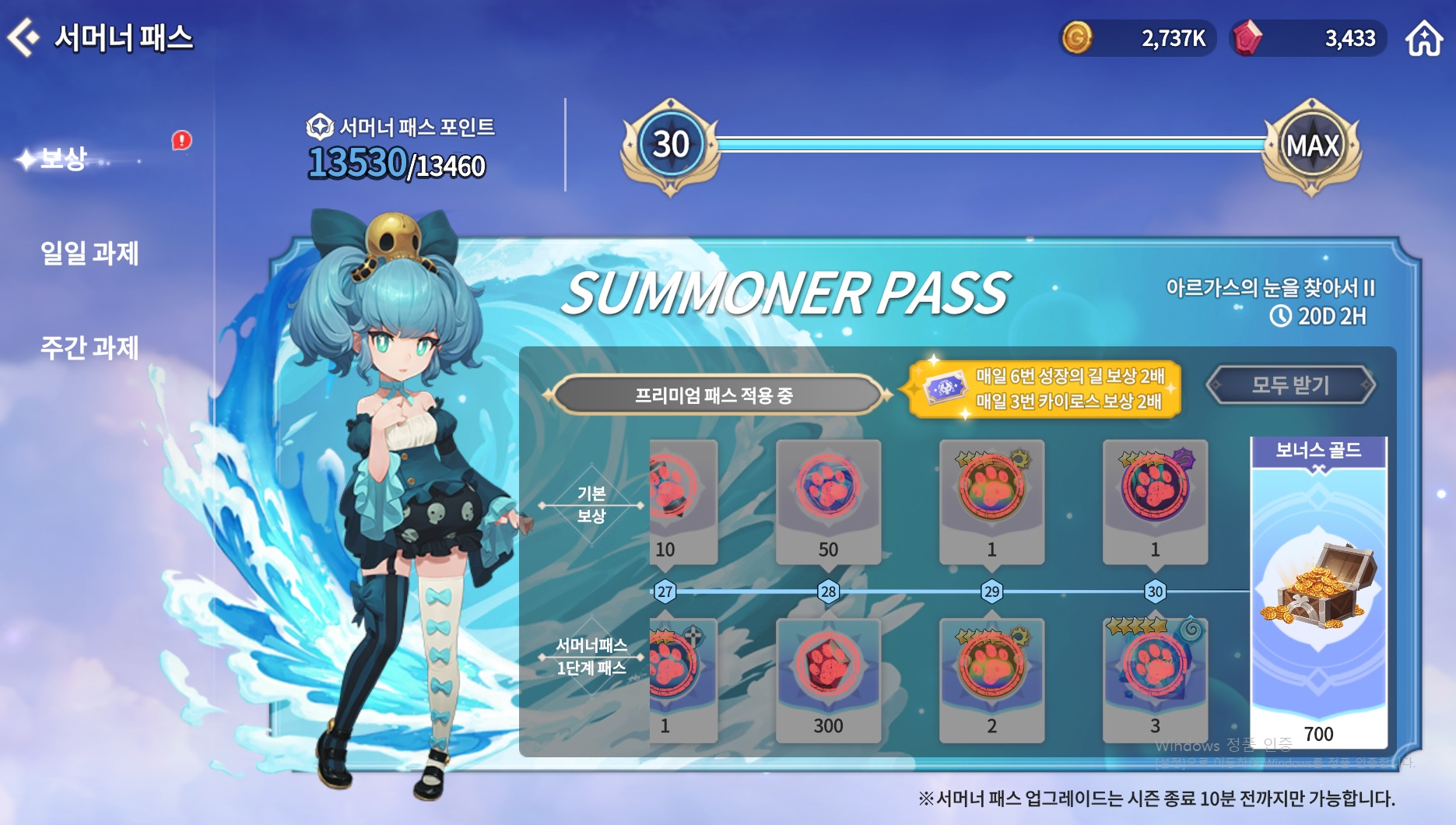Select the level 28 pass reward of 300
The width and height of the screenshot is (1456, 825).
coord(828,679)
